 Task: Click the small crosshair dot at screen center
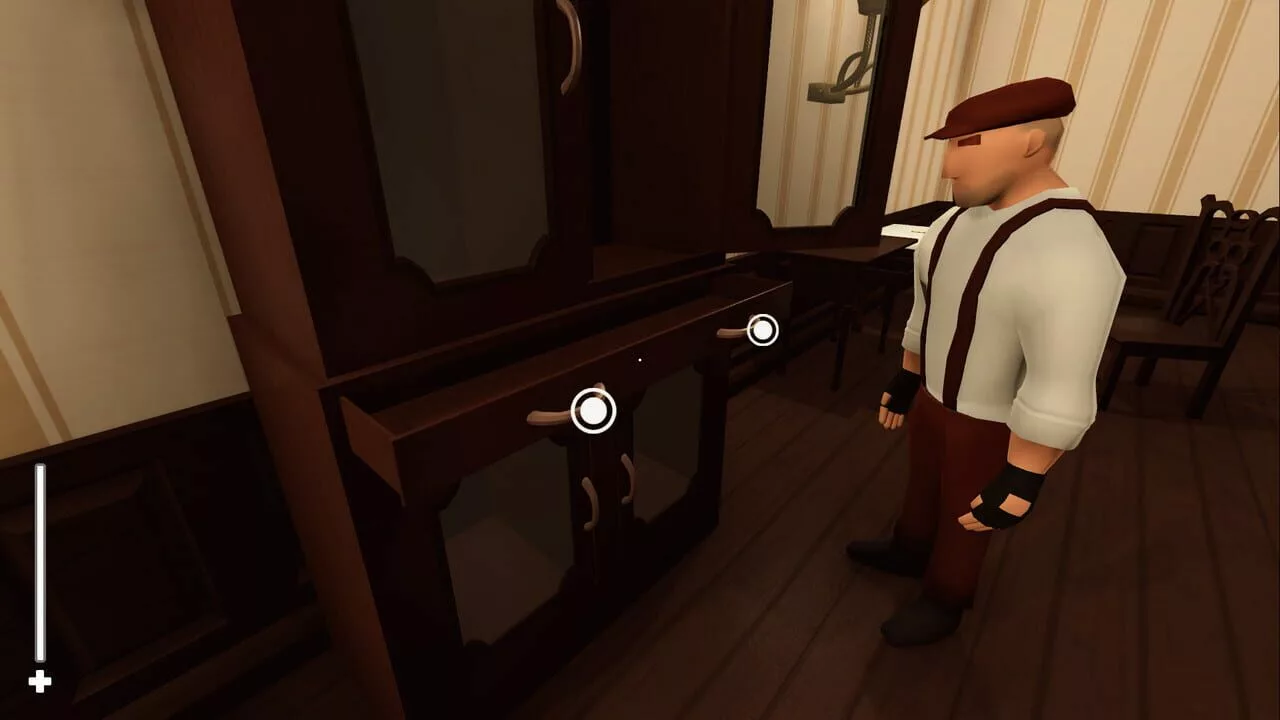click(x=638, y=360)
